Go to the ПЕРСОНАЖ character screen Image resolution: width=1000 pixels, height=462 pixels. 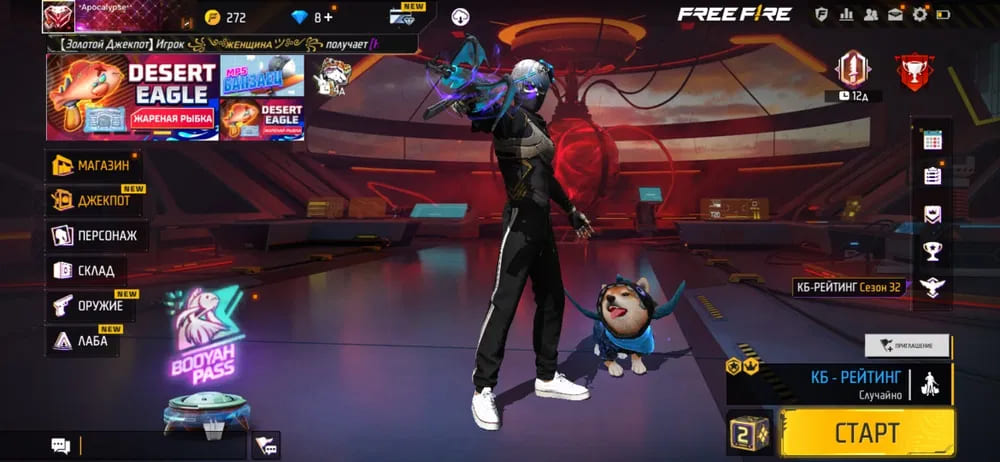pyautogui.click(x=93, y=236)
